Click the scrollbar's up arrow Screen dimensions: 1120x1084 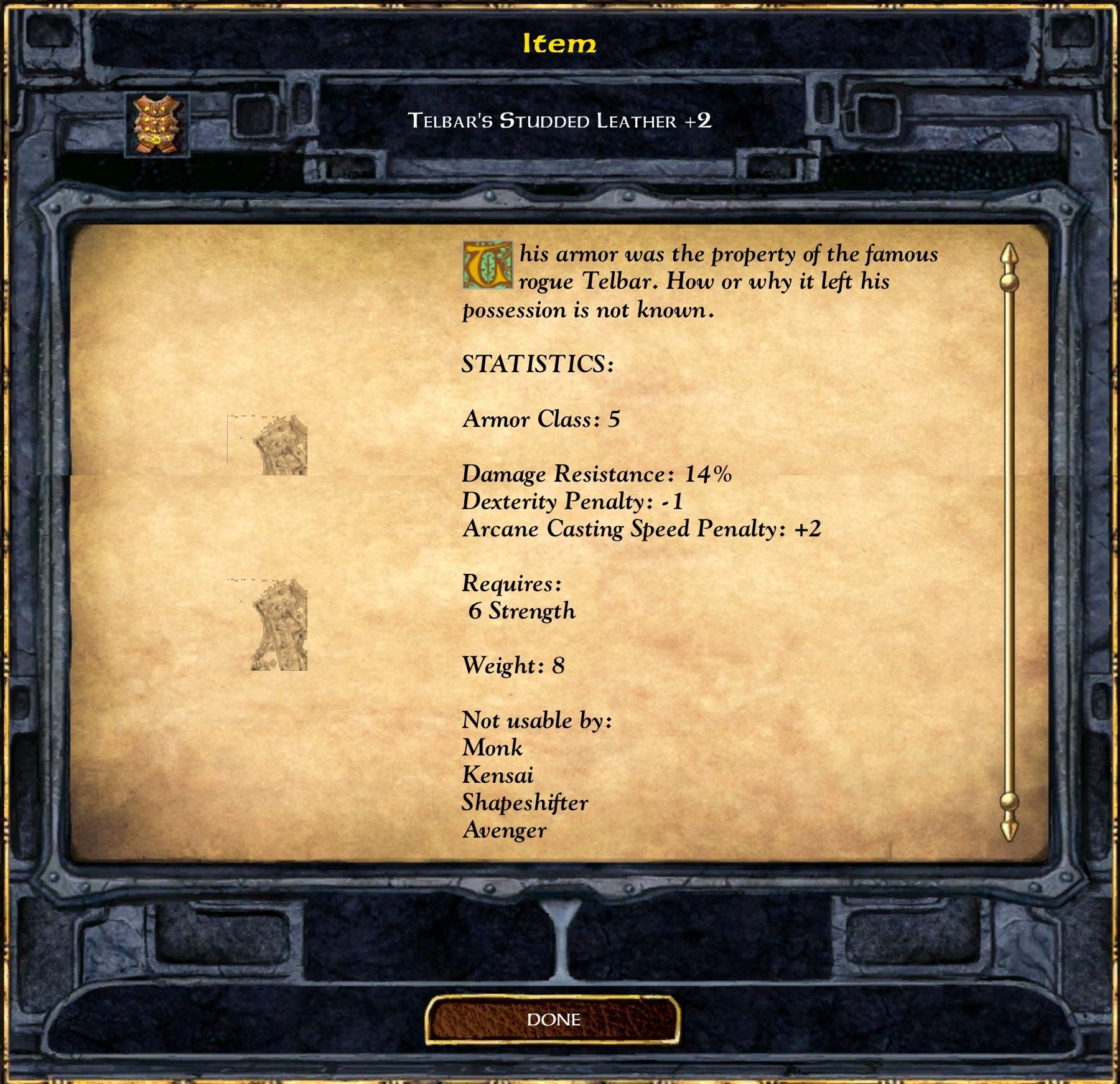click(x=1009, y=256)
